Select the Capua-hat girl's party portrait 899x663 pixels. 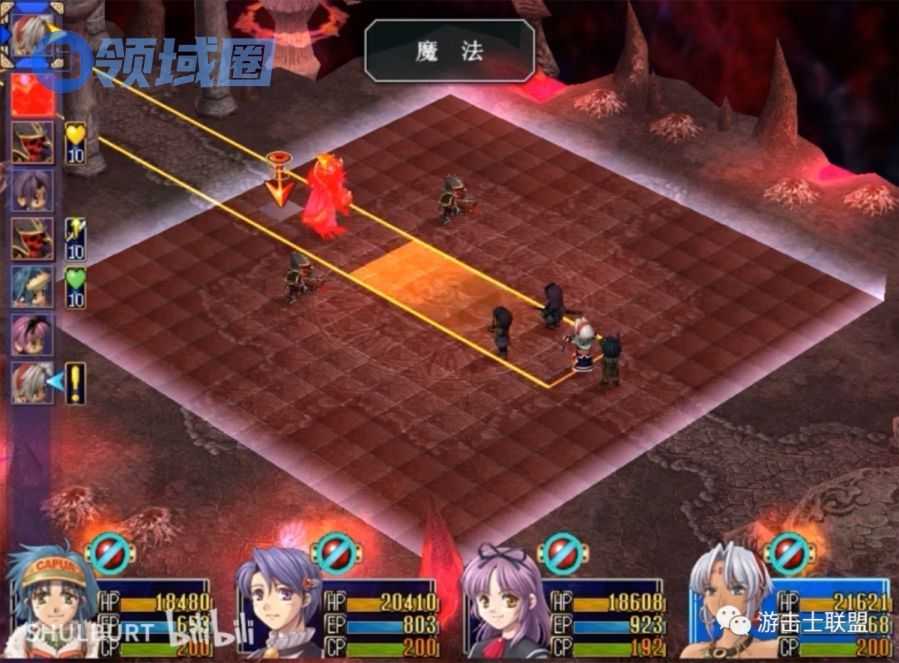coord(52,600)
